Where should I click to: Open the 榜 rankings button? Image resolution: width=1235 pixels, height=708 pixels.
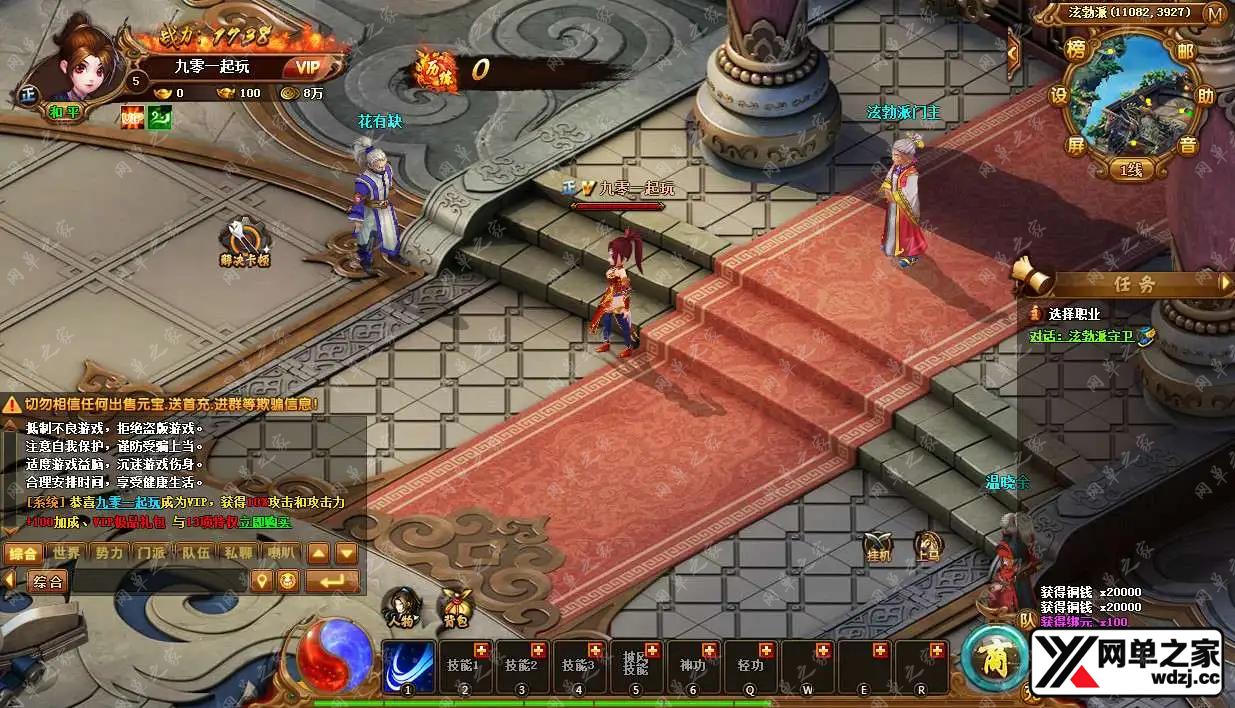tap(1077, 50)
